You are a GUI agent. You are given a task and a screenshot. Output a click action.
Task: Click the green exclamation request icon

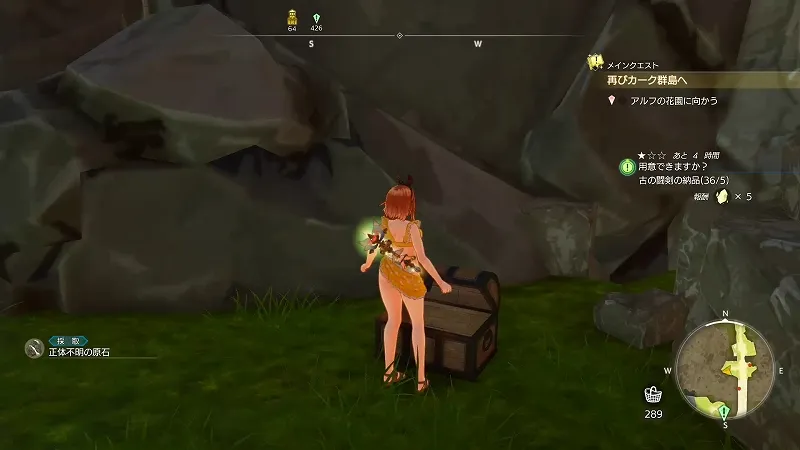pos(626,166)
